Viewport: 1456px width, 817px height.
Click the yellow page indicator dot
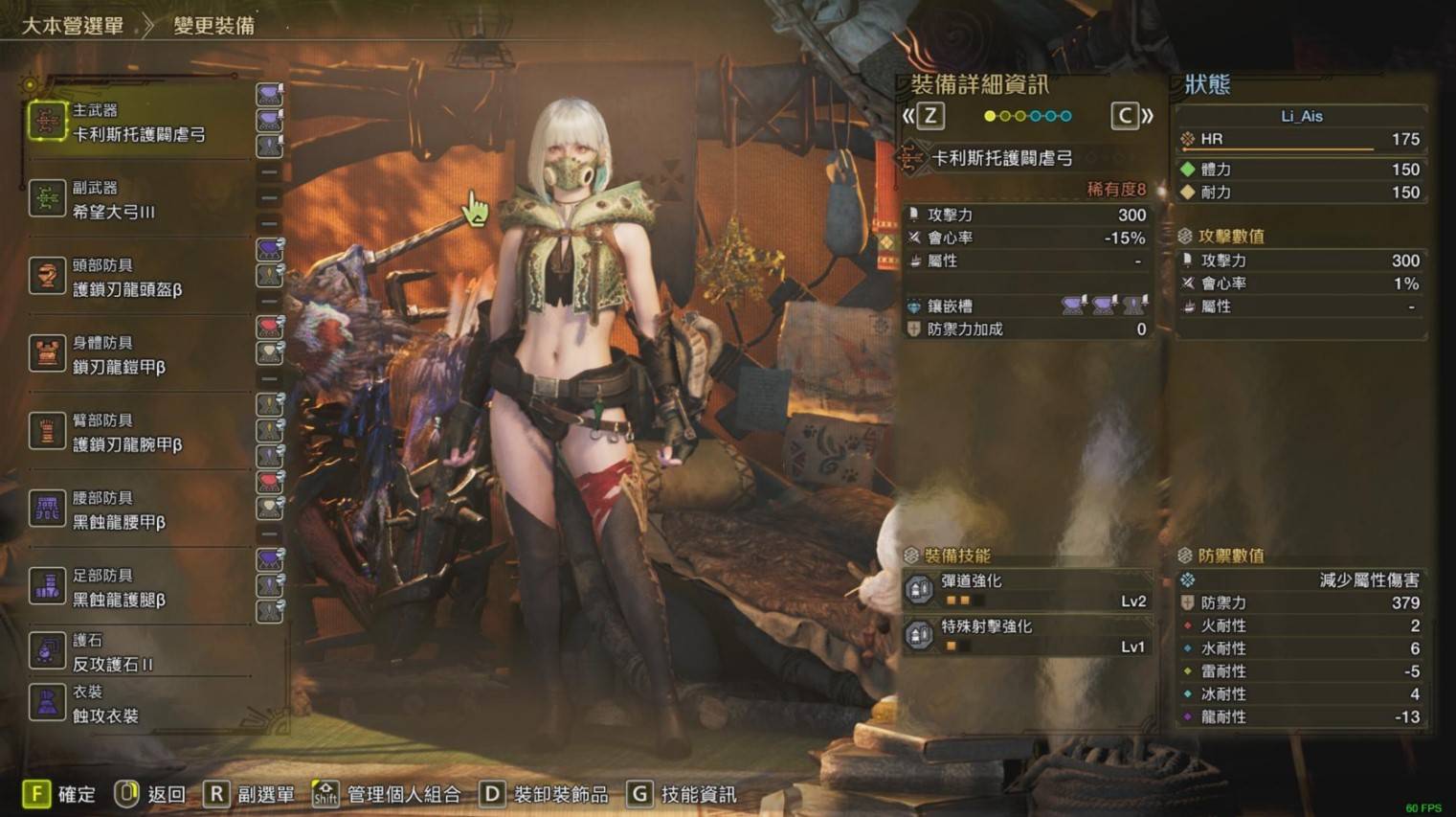[x=988, y=115]
